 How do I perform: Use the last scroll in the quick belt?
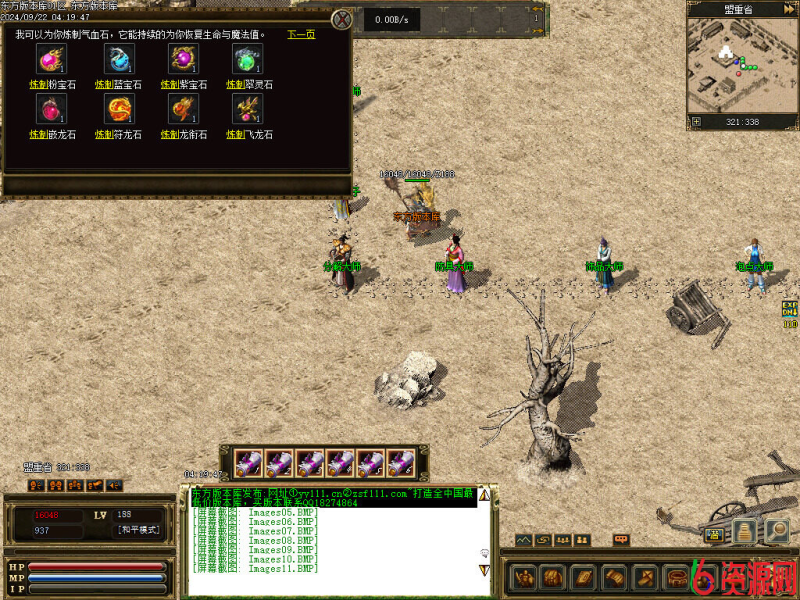click(400, 463)
